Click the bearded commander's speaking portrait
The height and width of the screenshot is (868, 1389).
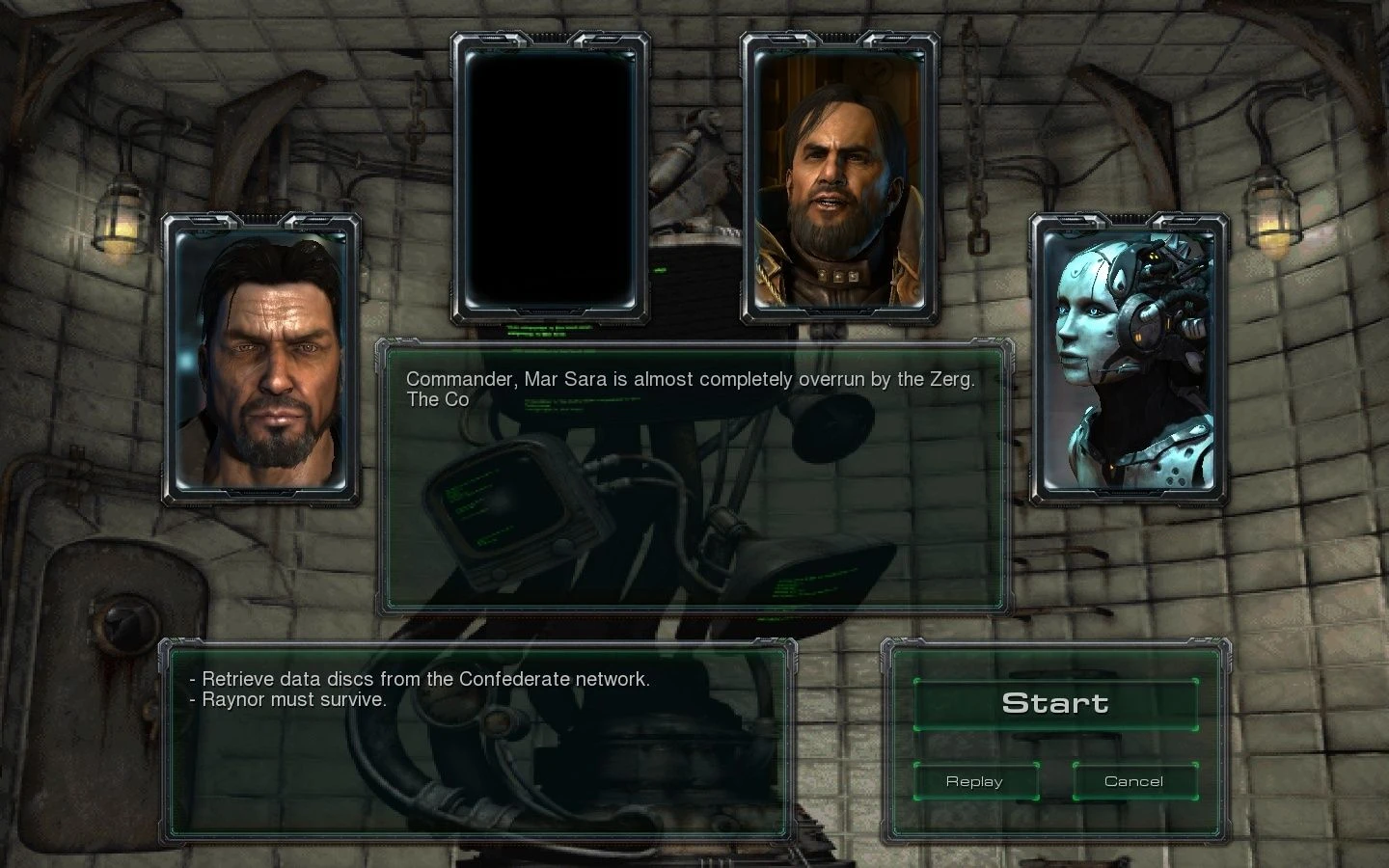838,174
